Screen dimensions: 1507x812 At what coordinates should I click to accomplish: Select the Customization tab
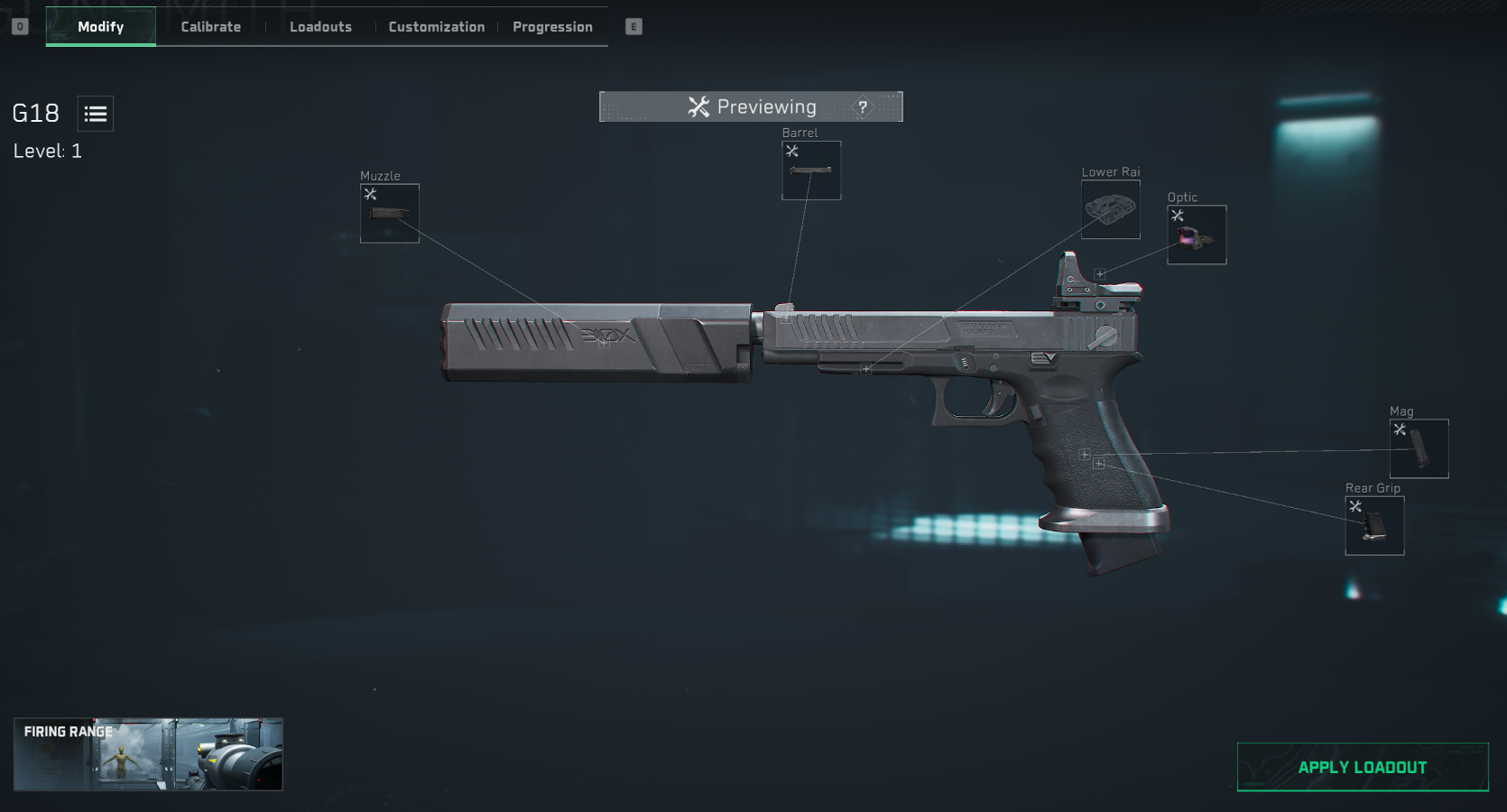[x=436, y=27]
